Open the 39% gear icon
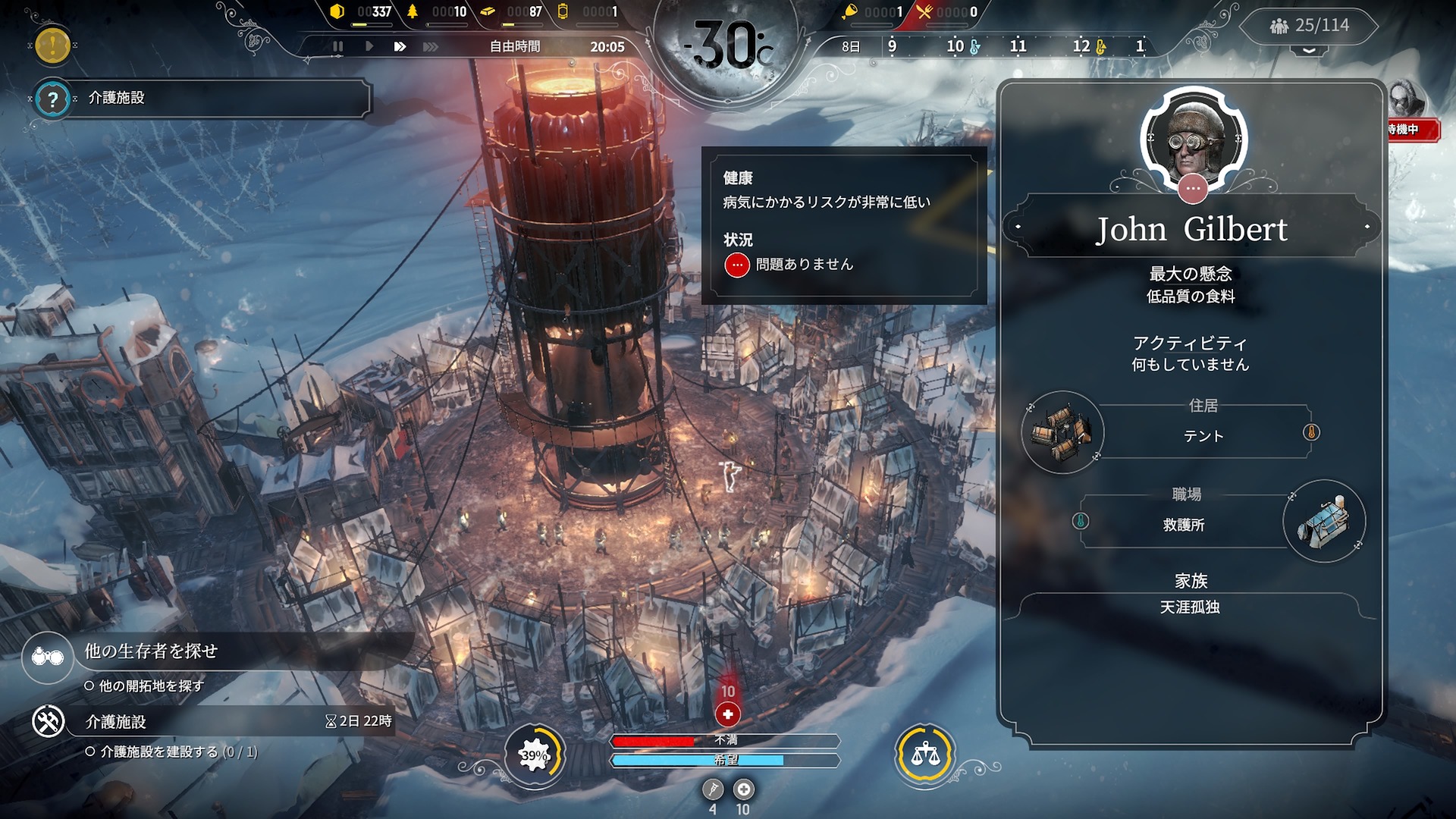Screen dimensions: 1456x819 535,755
